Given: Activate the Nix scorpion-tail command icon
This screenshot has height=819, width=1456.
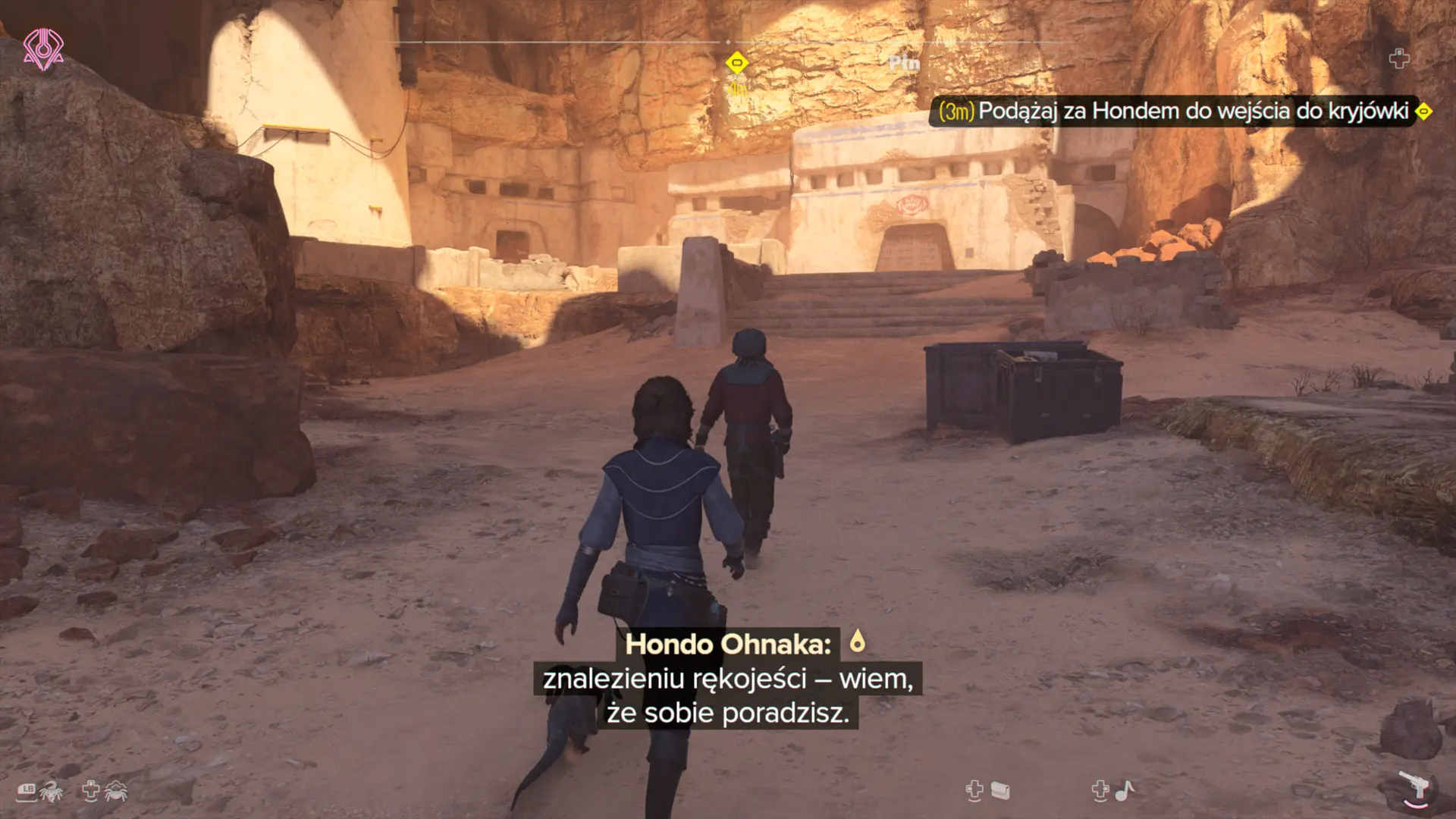Looking at the screenshot, I should [52, 791].
